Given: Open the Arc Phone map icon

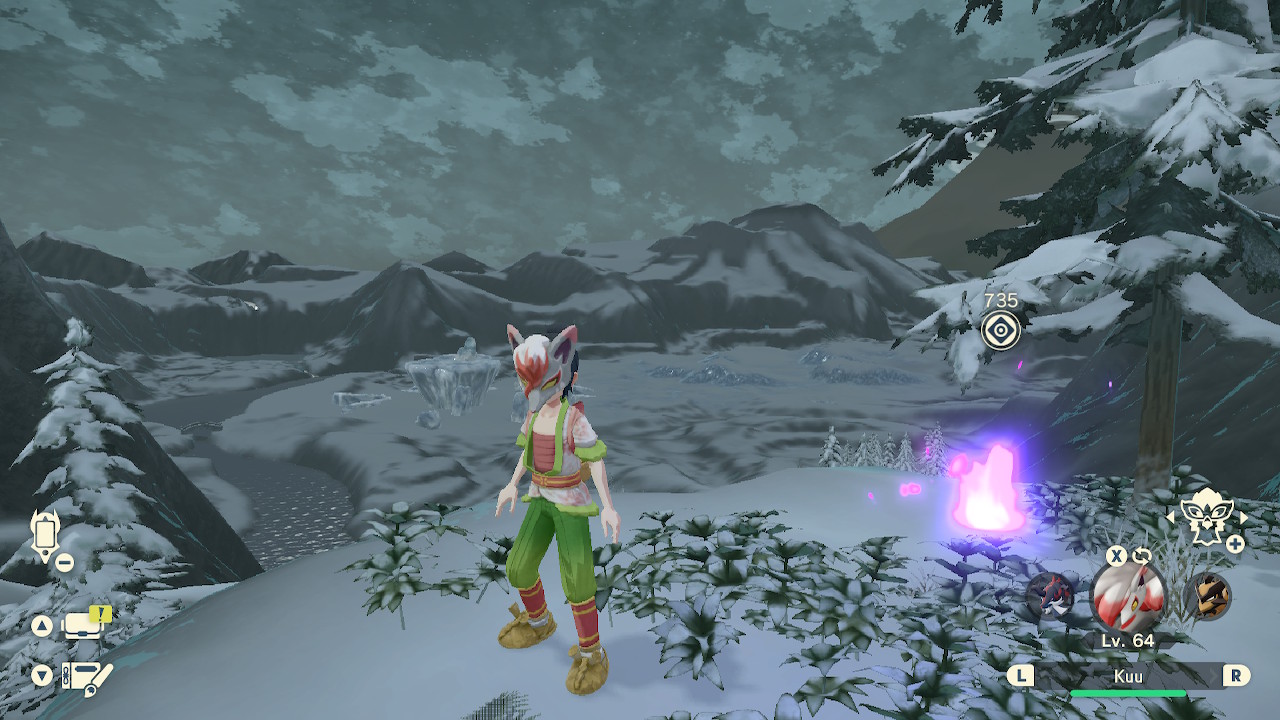Looking at the screenshot, I should [45, 536].
